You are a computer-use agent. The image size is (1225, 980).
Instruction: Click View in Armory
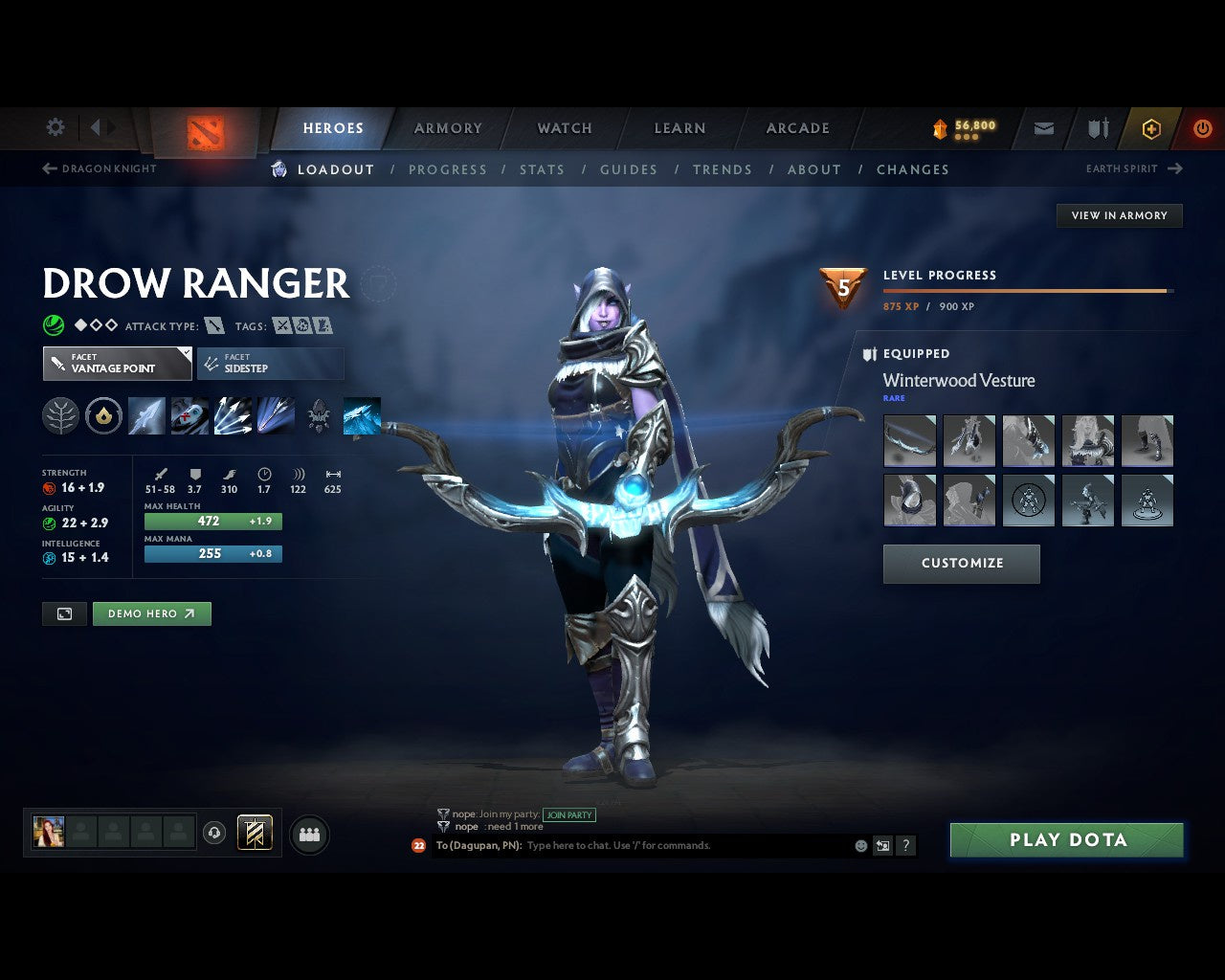[x=1119, y=215]
